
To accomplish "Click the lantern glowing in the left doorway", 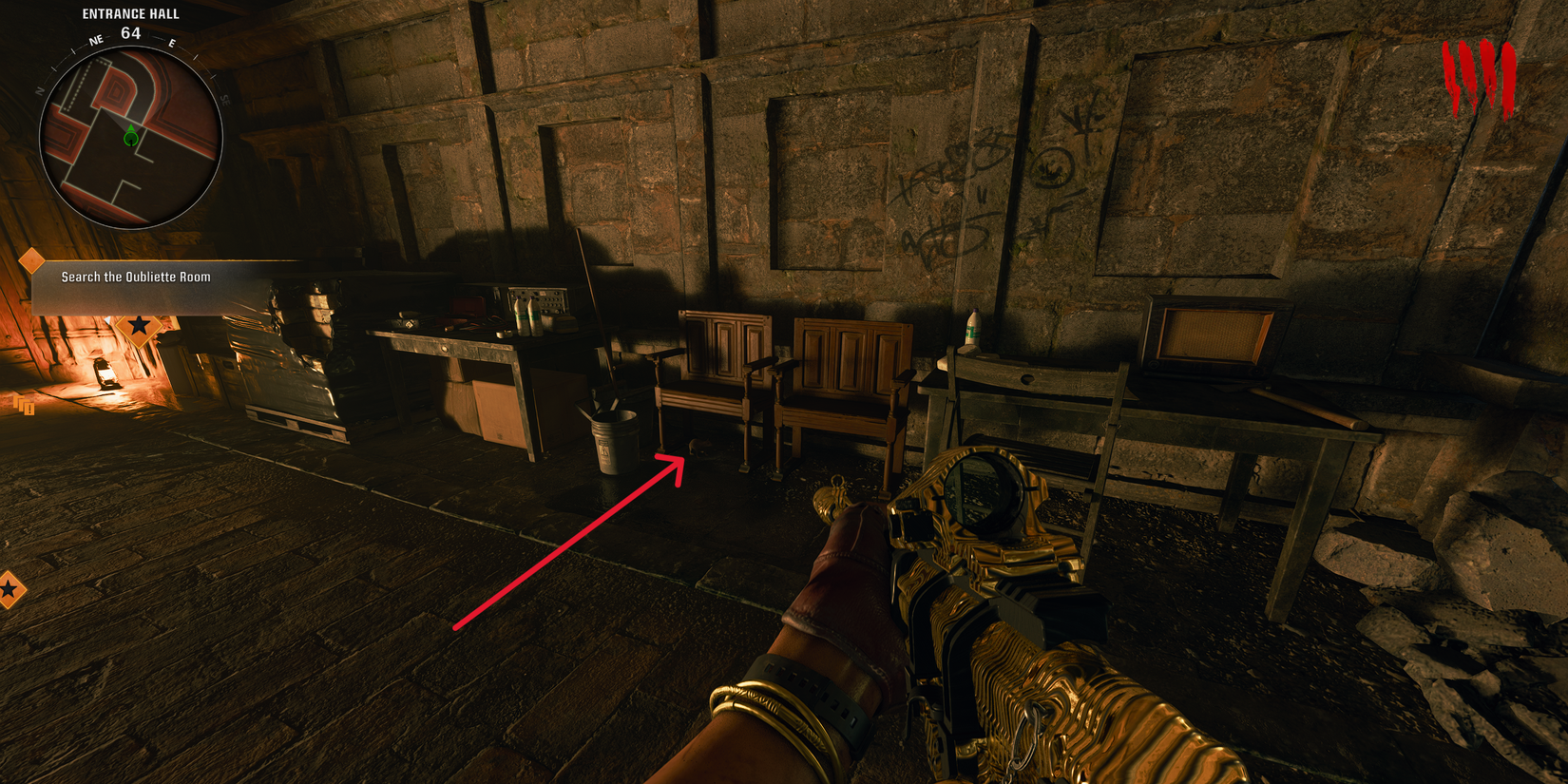I will point(107,373).
